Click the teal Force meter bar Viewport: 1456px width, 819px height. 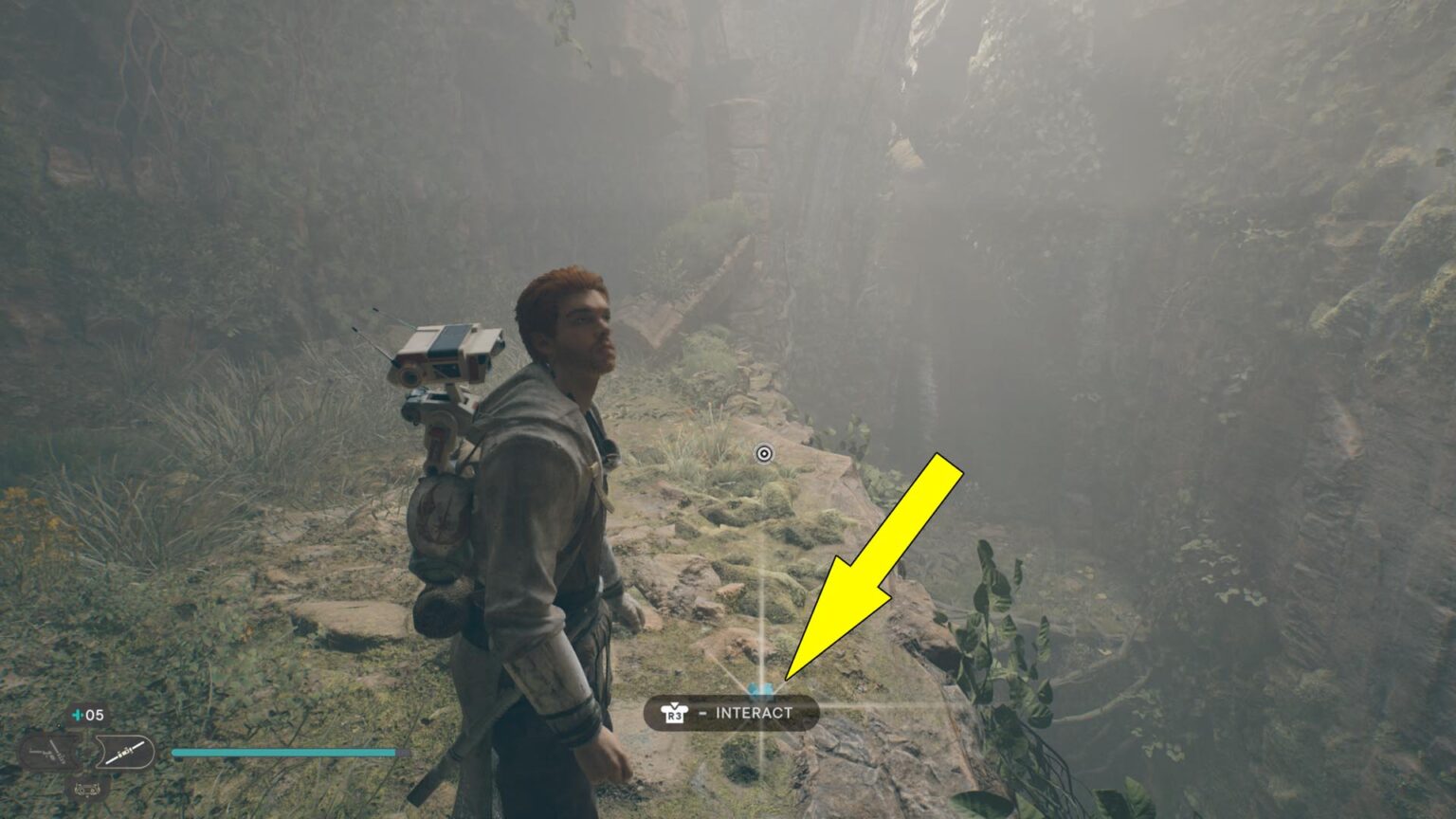(x=284, y=753)
